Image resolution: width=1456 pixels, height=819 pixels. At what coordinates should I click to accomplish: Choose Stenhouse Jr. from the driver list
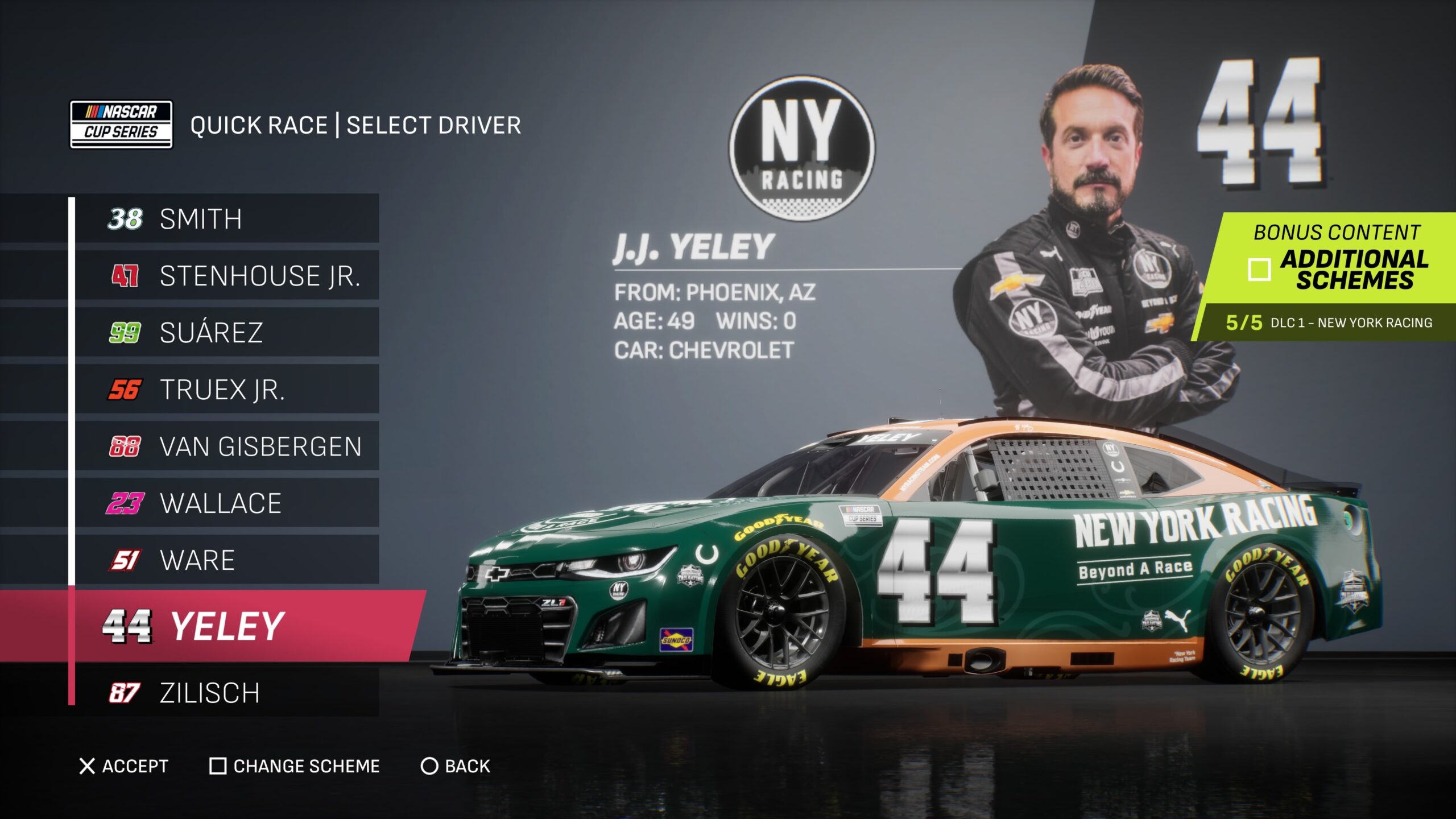click(x=226, y=276)
